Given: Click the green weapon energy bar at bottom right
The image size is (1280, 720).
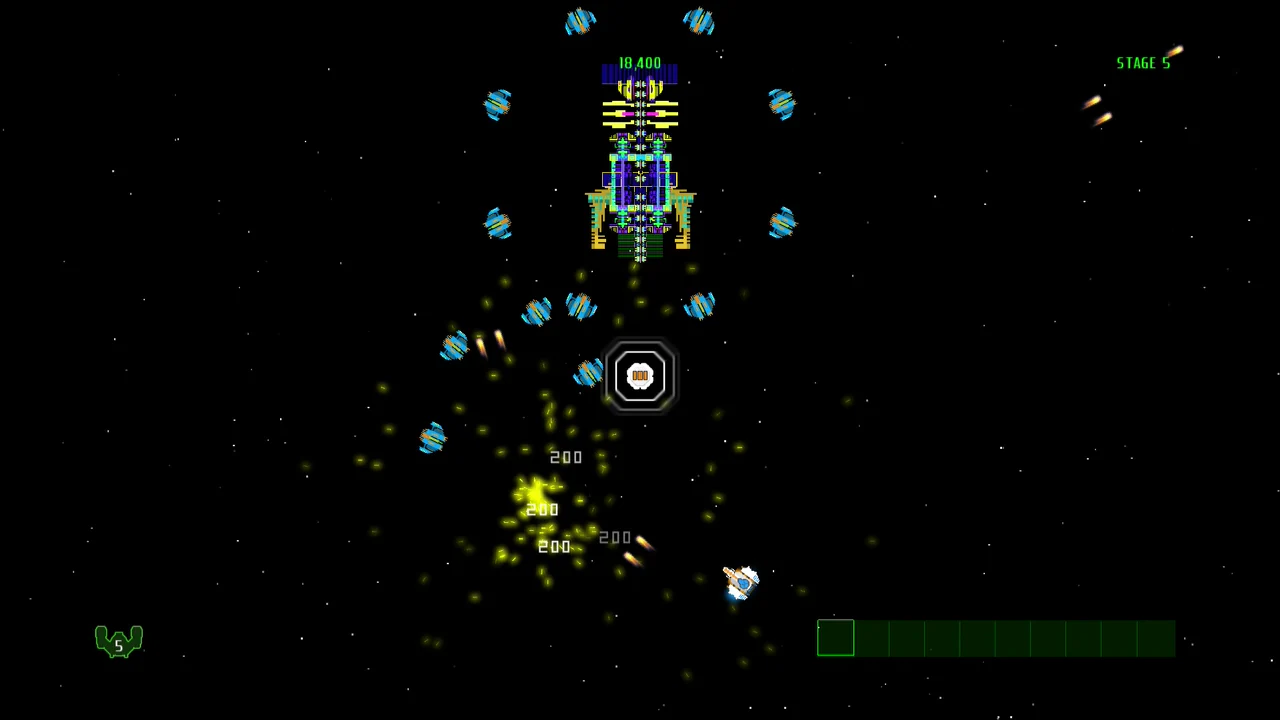Looking at the screenshot, I should (x=995, y=638).
